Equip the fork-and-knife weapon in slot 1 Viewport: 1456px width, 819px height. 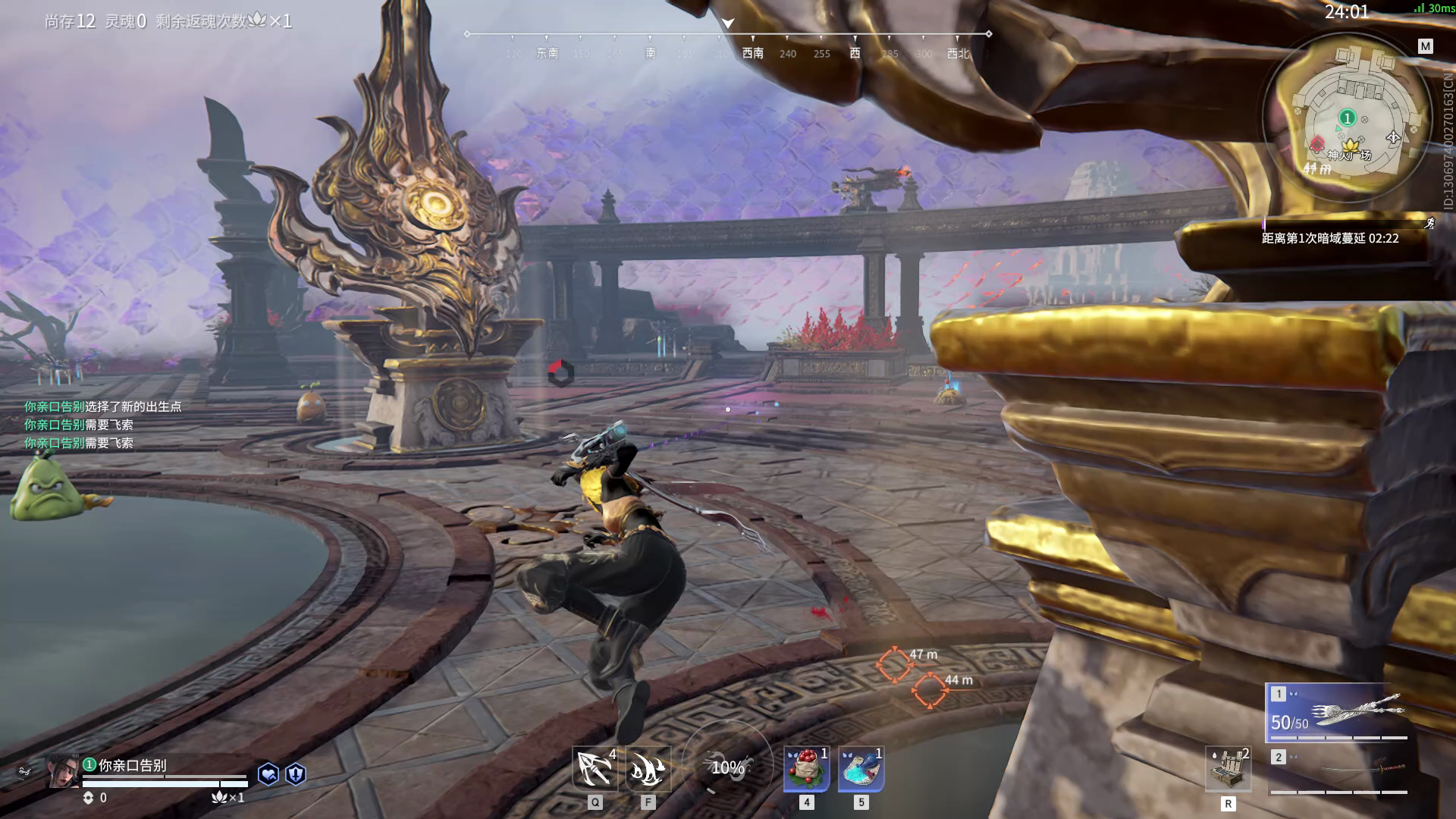1338,713
